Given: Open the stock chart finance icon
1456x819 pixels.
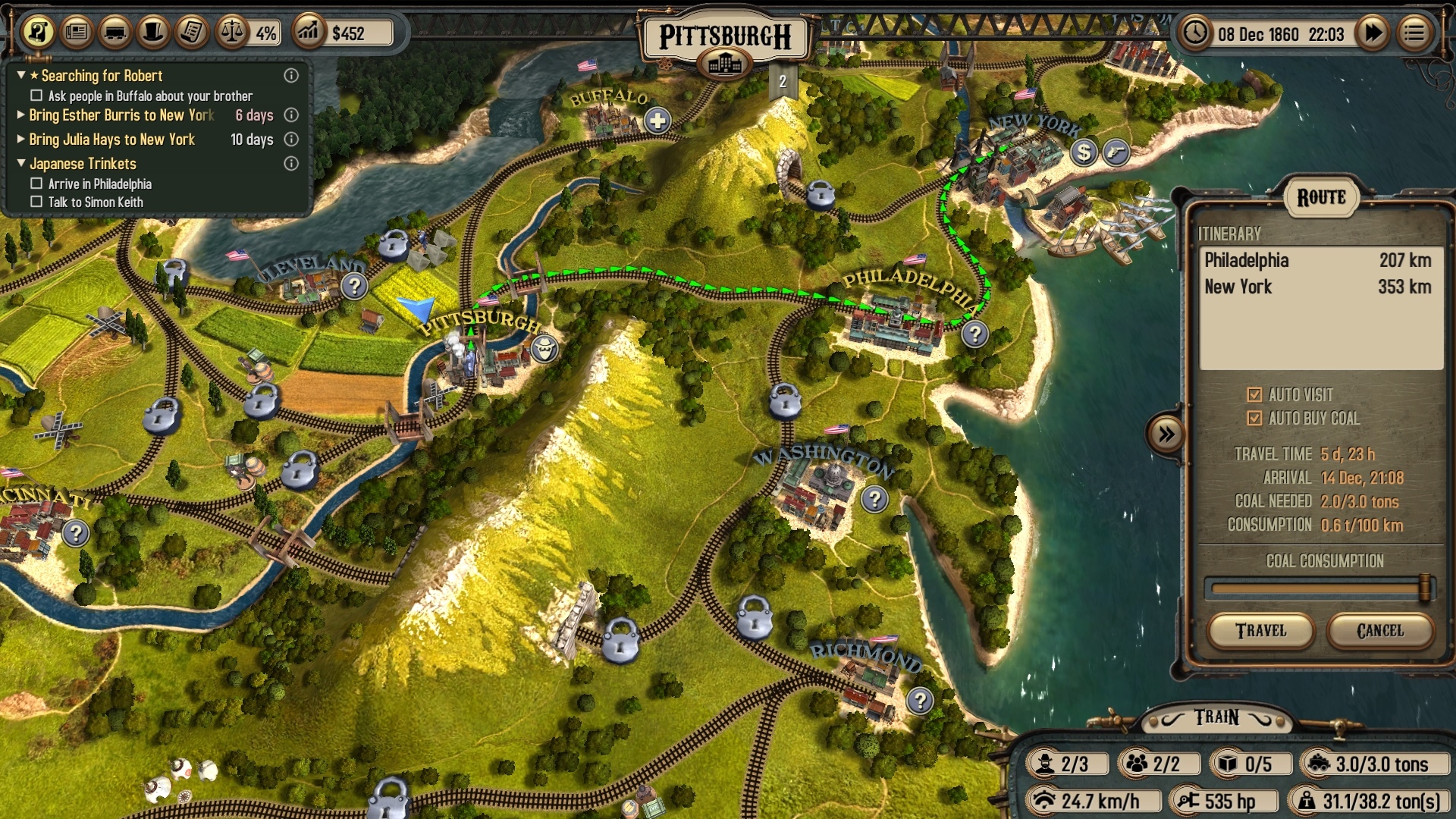Looking at the screenshot, I should pos(309,33).
